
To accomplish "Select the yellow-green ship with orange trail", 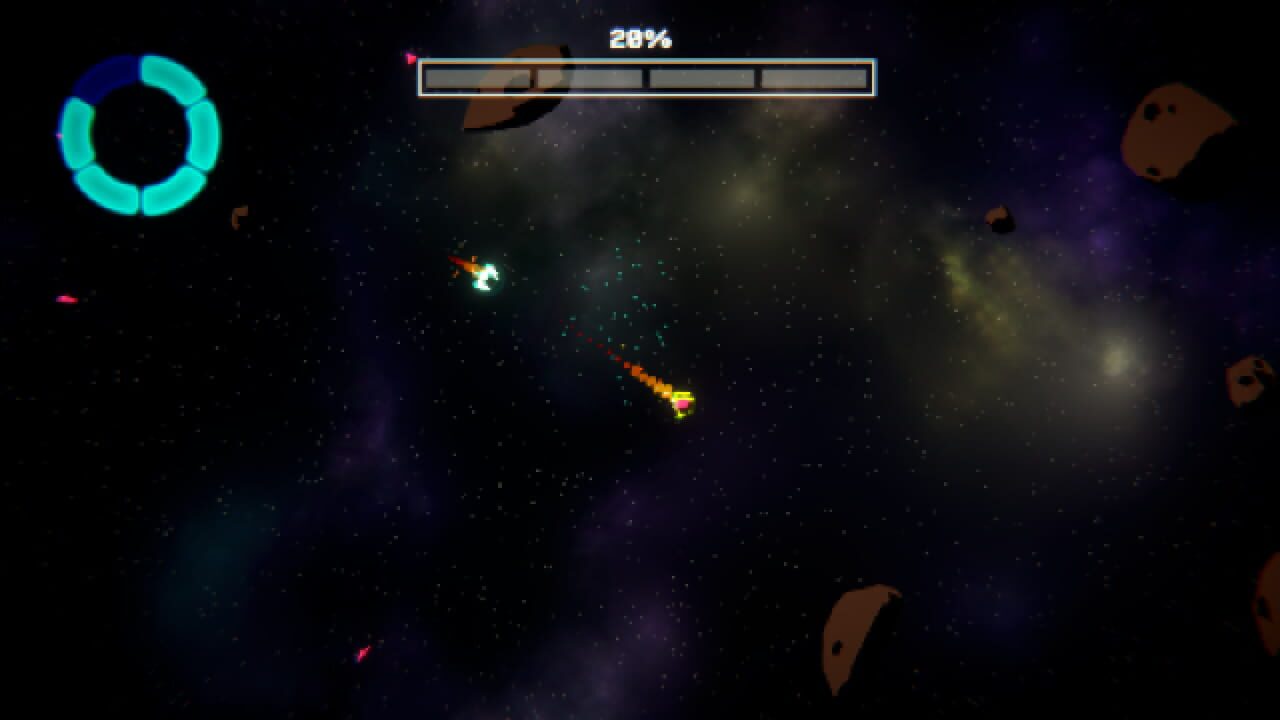I will click(x=684, y=404).
